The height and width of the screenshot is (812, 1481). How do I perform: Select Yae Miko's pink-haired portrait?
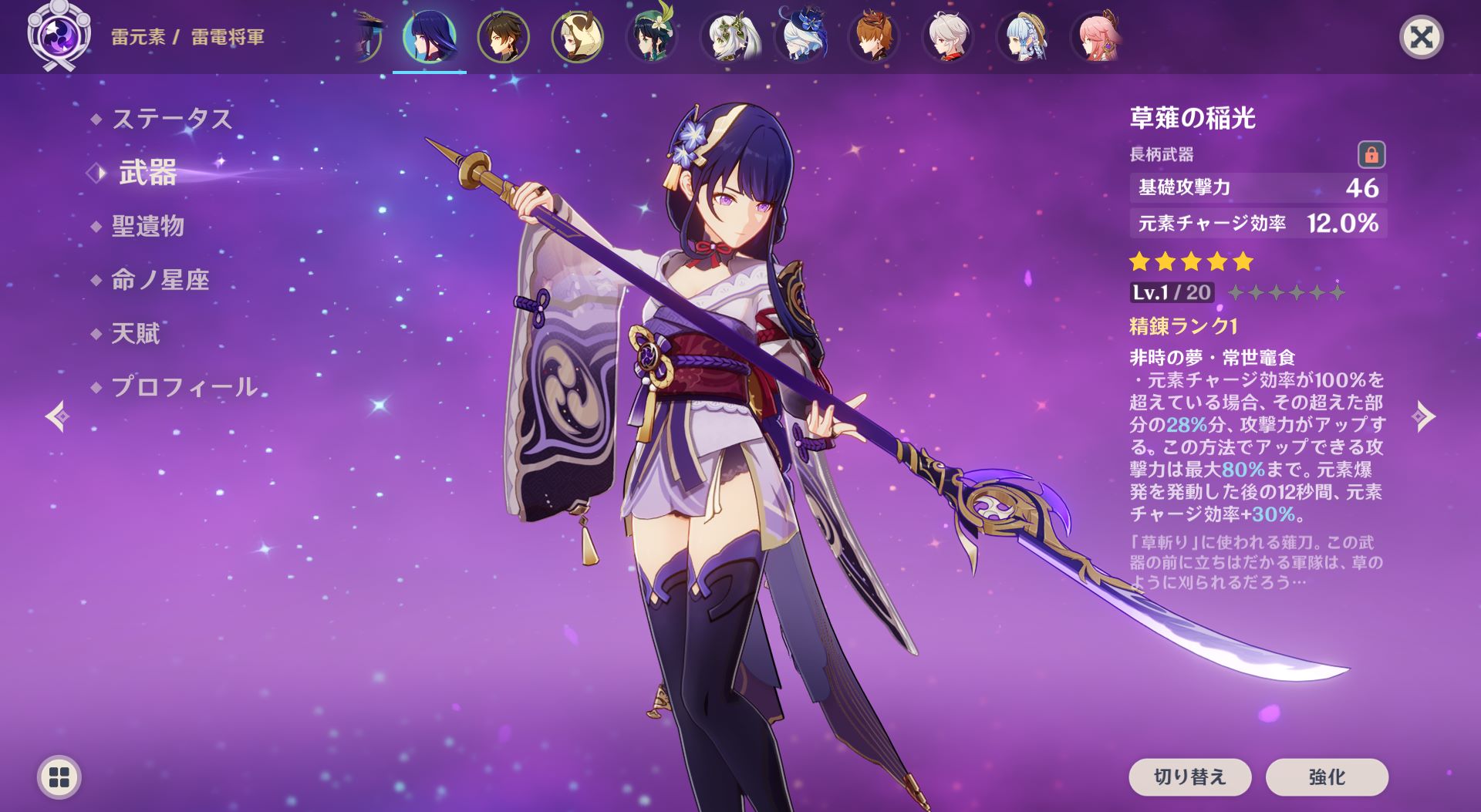[1095, 37]
